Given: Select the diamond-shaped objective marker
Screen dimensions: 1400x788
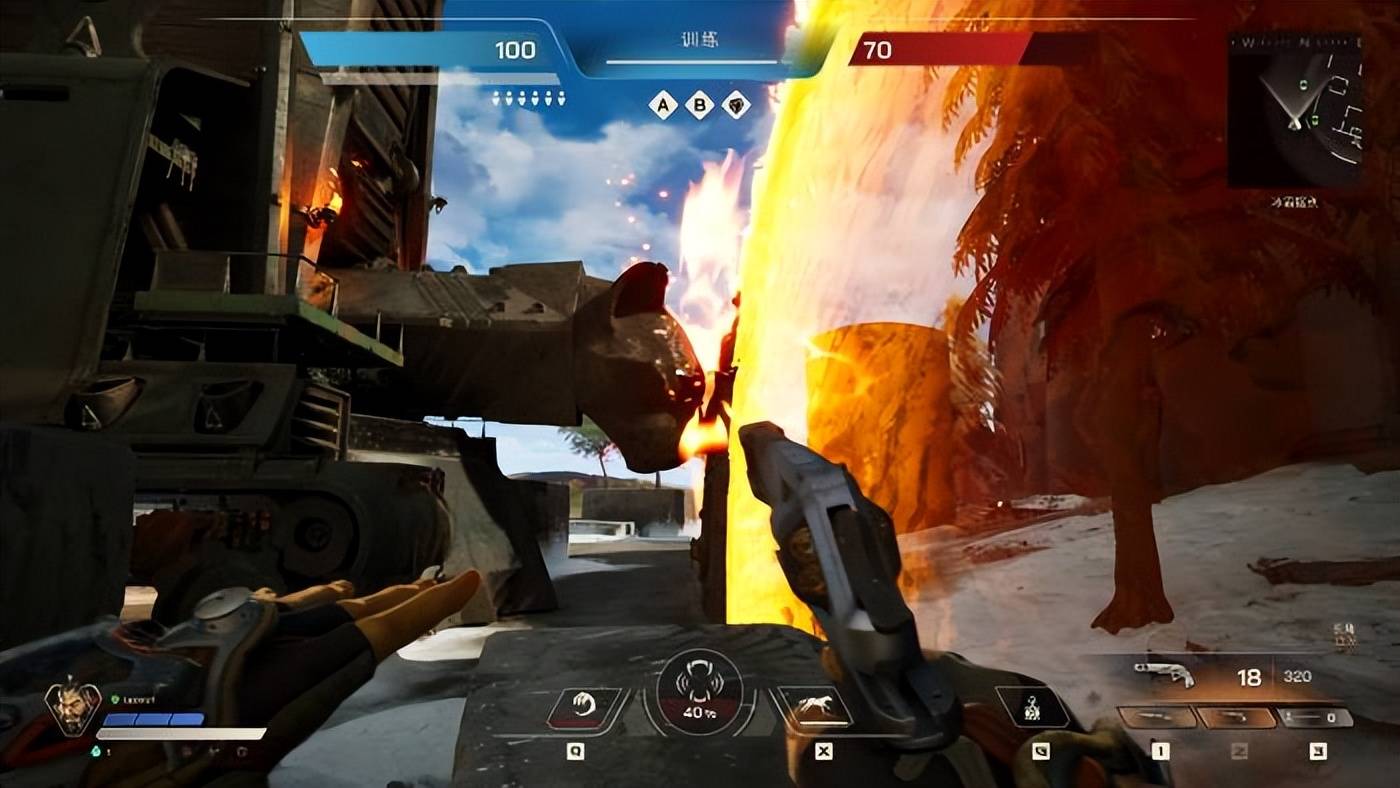Looking at the screenshot, I should click(737, 104).
